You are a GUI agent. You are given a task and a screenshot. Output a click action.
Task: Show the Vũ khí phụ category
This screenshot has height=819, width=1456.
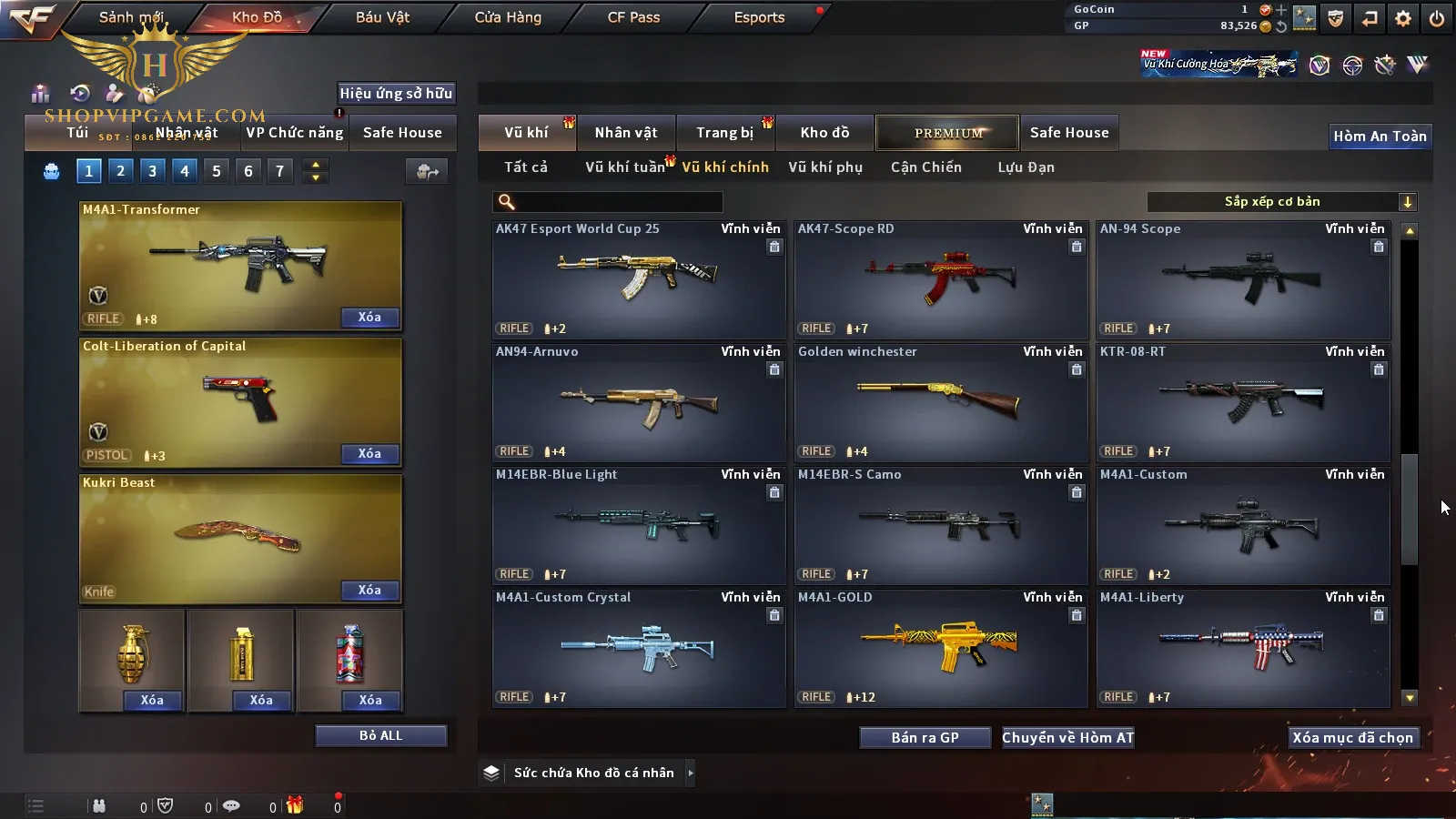824,167
